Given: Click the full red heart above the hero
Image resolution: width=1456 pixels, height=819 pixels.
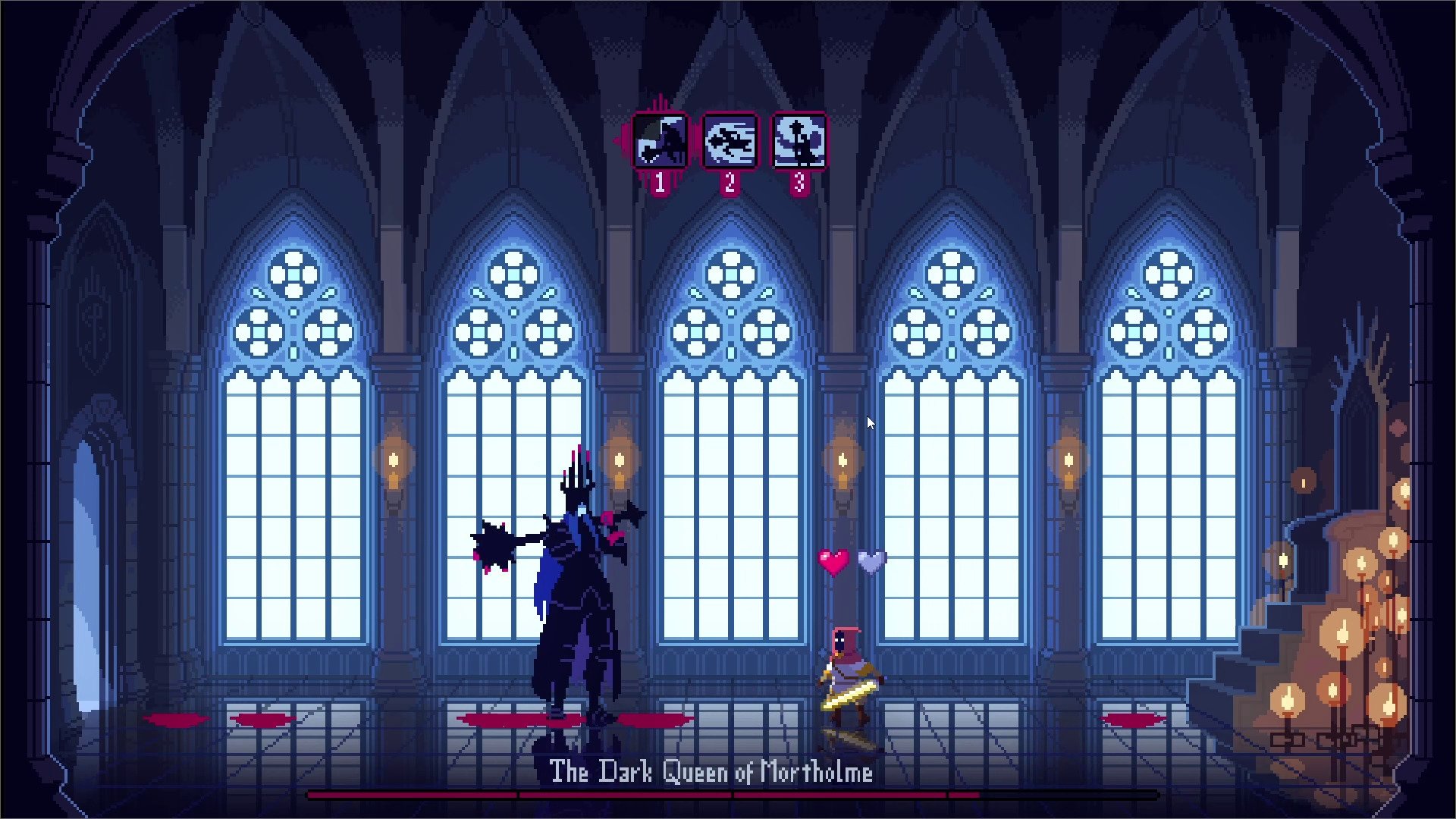Looking at the screenshot, I should click(835, 559).
